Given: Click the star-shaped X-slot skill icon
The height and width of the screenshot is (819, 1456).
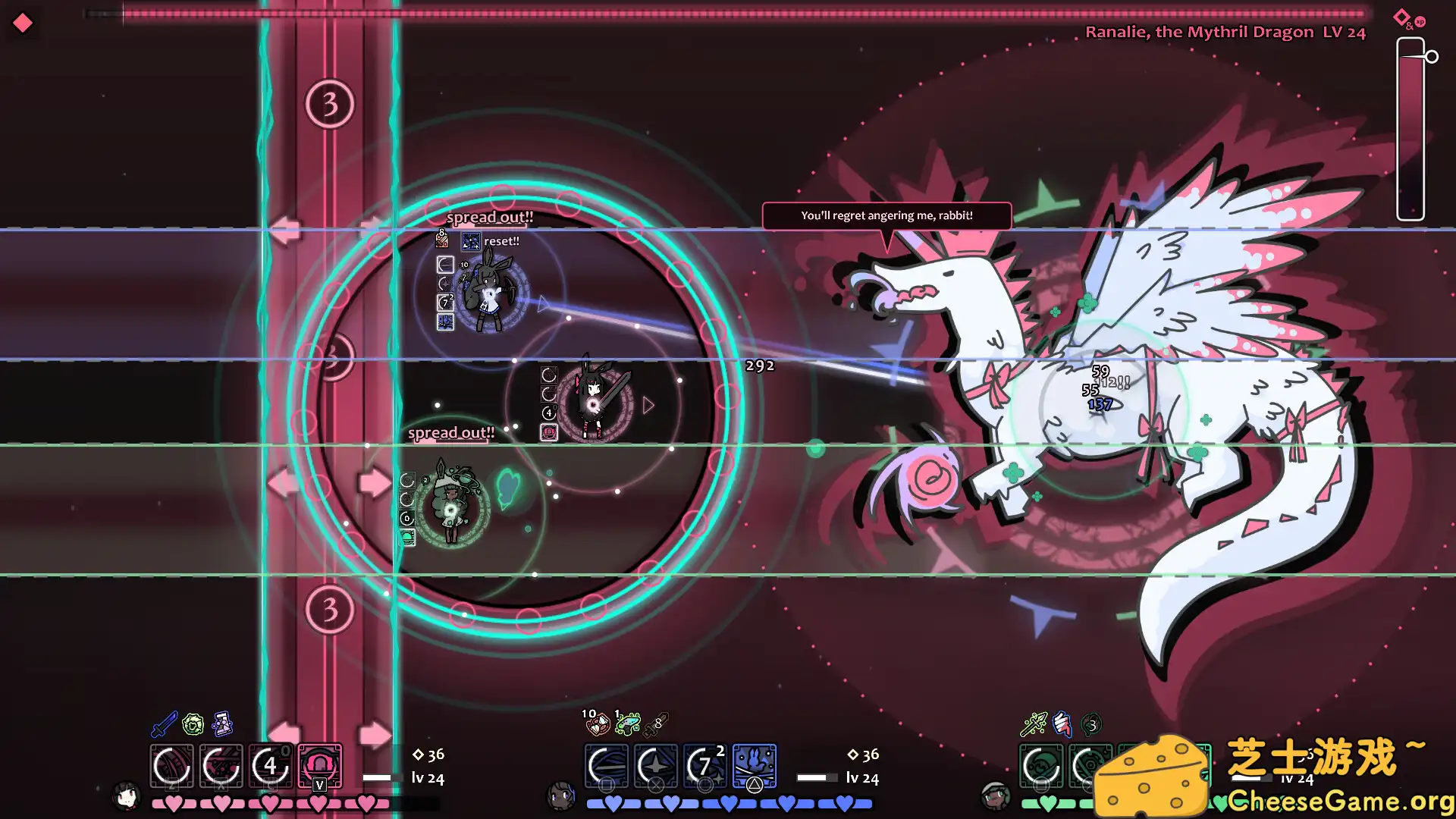Looking at the screenshot, I should 655,767.
